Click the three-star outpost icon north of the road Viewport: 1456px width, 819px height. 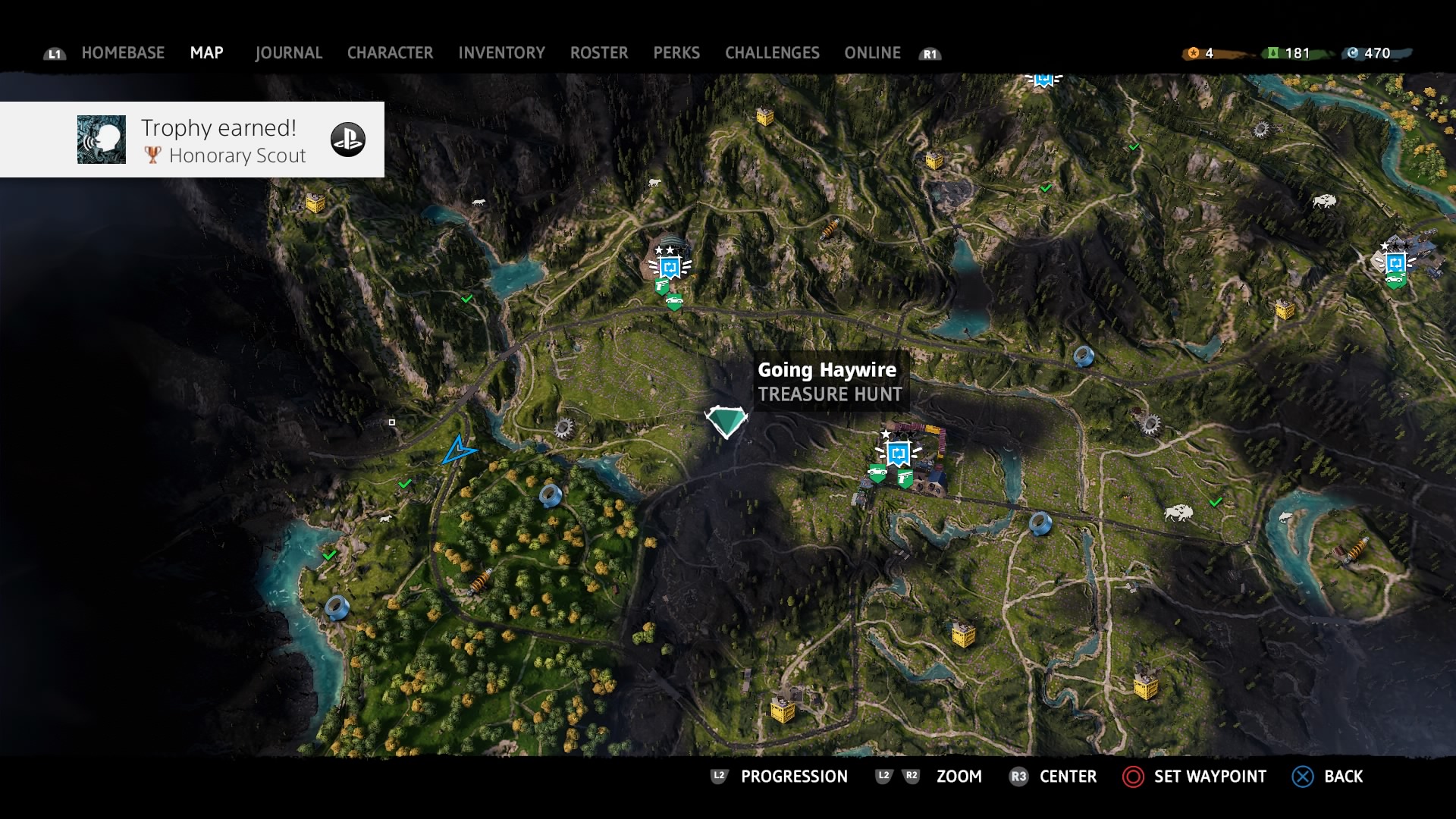point(670,265)
